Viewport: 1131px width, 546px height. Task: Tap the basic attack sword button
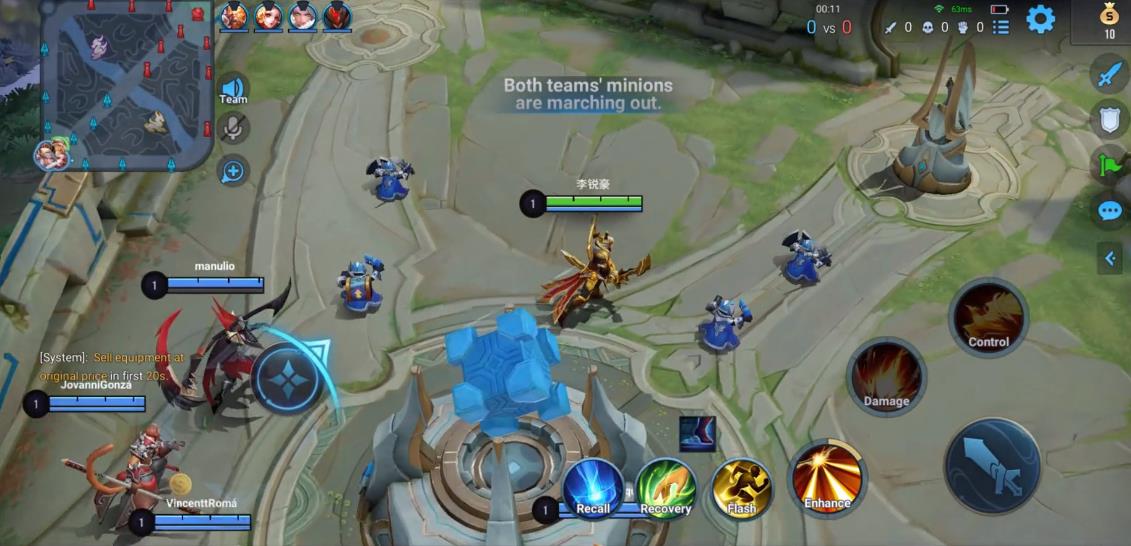992,466
